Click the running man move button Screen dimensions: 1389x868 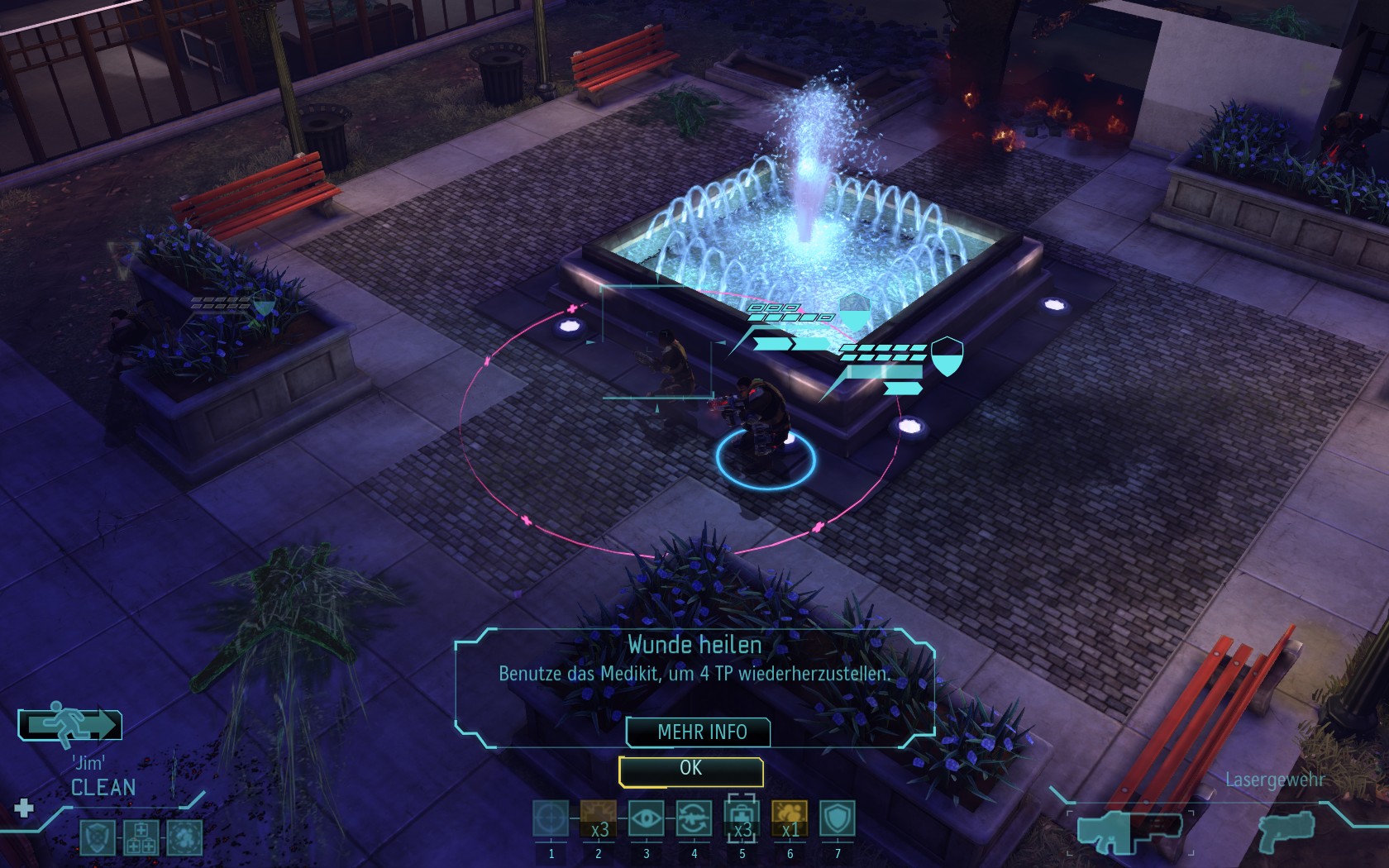[x=70, y=725]
